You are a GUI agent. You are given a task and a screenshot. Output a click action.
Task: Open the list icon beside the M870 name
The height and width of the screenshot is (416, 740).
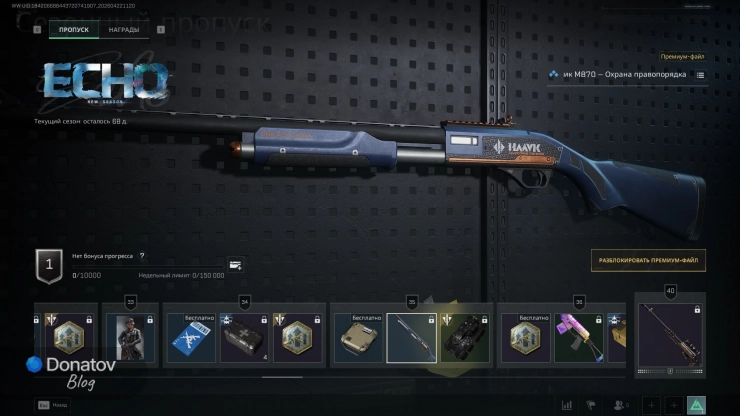tap(700, 75)
